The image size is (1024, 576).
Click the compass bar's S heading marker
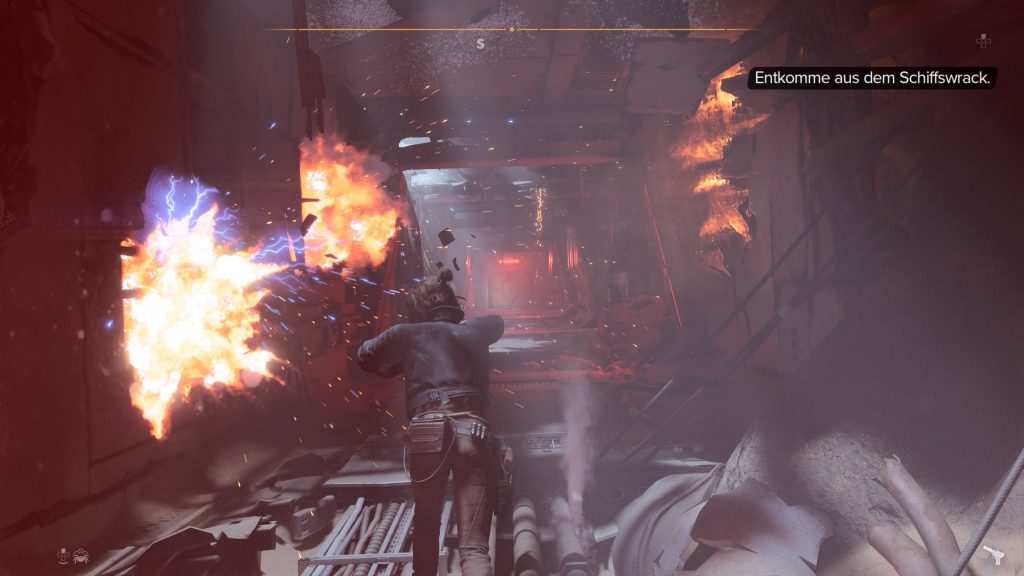coord(480,44)
